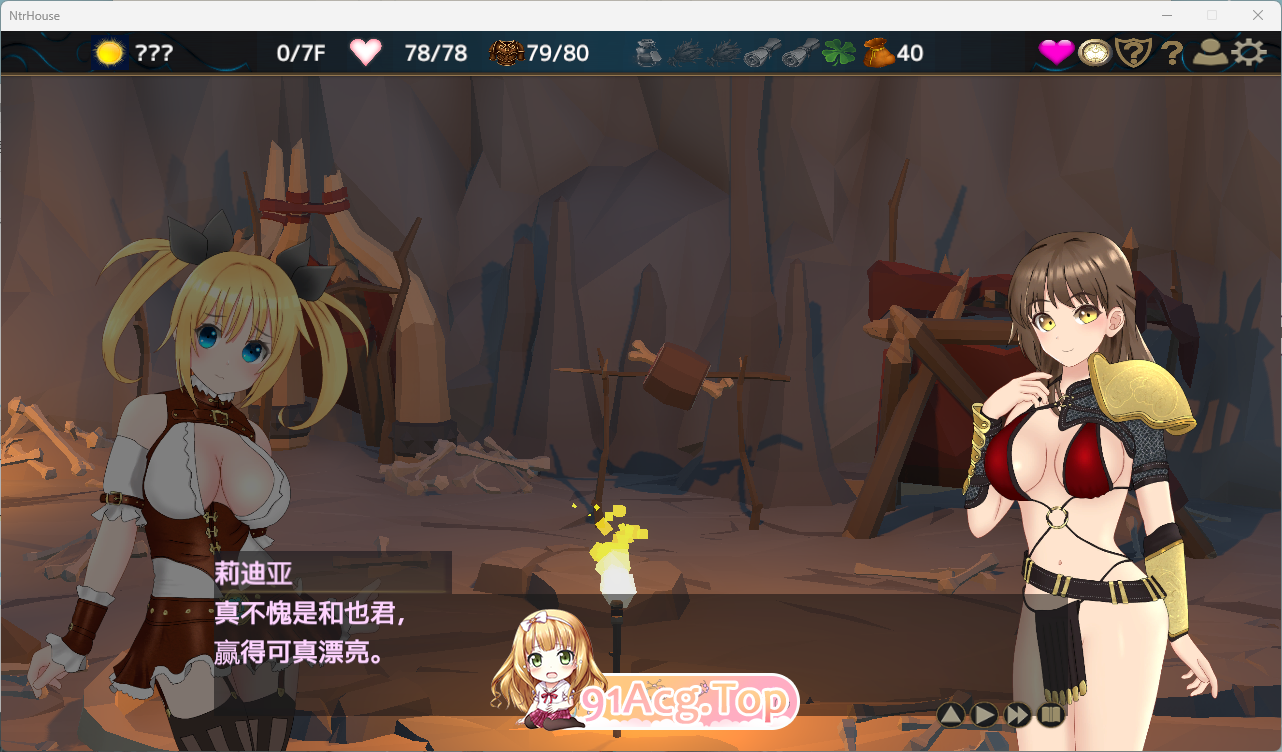Click the golden clock icon
The height and width of the screenshot is (752, 1282).
pyautogui.click(x=1094, y=52)
